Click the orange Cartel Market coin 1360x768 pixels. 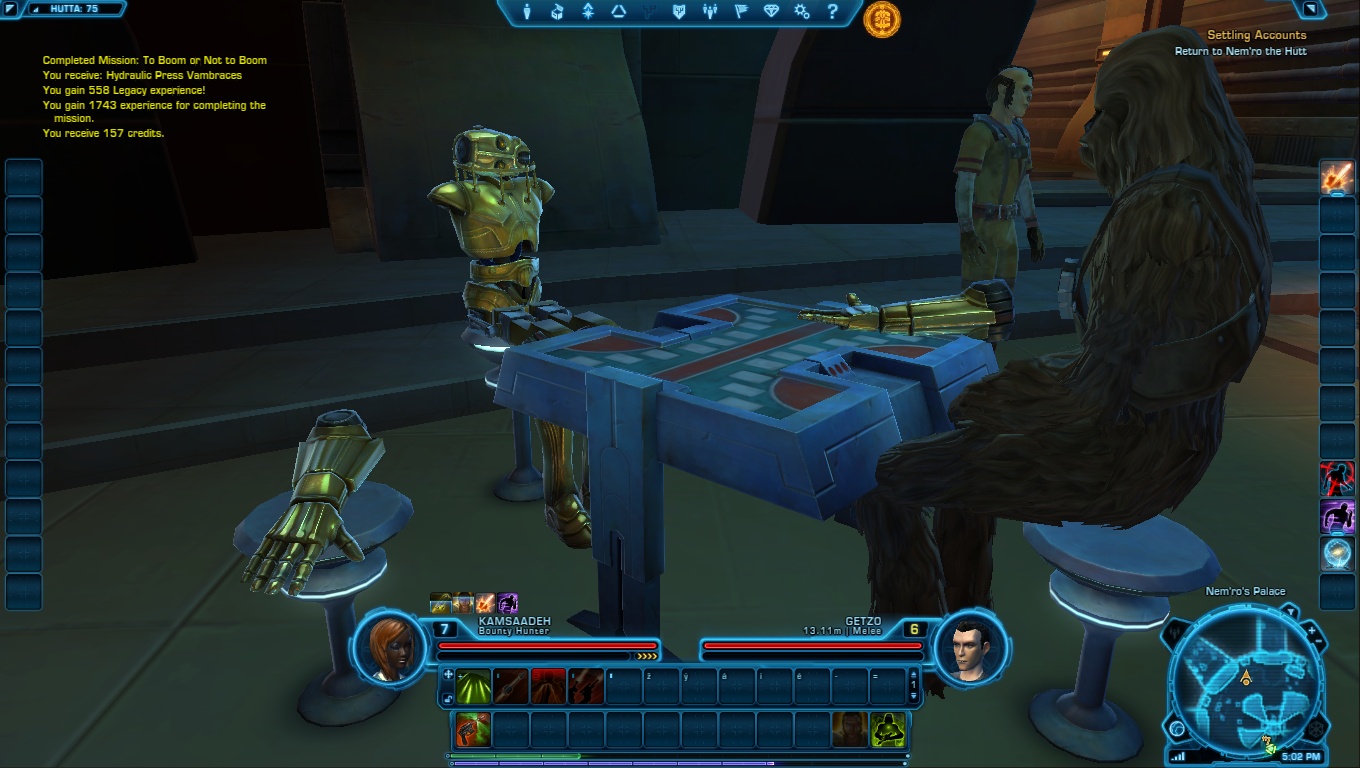(x=882, y=19)
